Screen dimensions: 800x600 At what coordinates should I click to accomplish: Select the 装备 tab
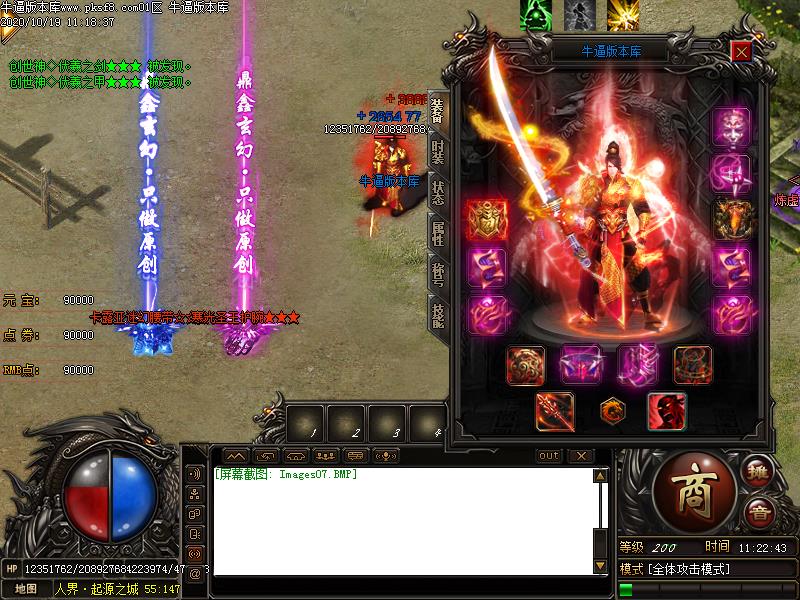(438, 110)
